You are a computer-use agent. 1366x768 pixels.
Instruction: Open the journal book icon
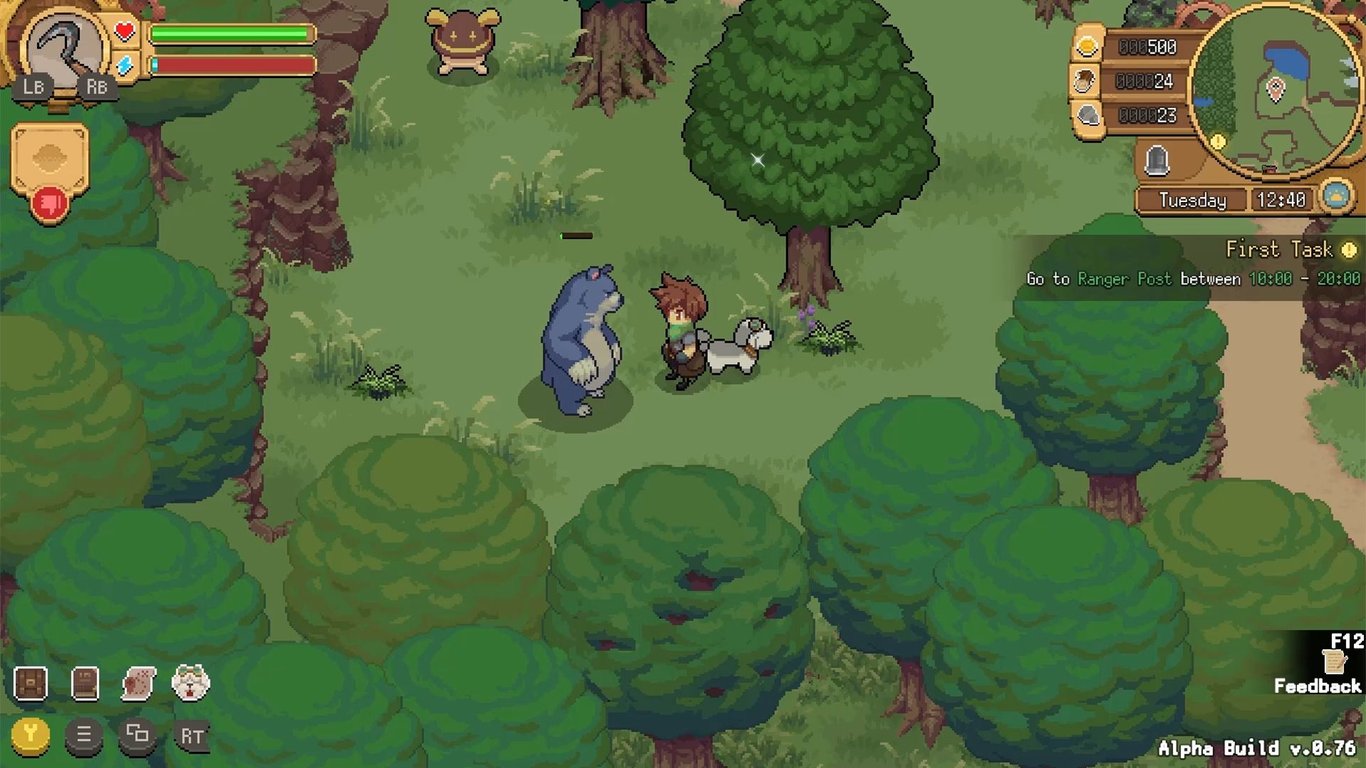85,683
